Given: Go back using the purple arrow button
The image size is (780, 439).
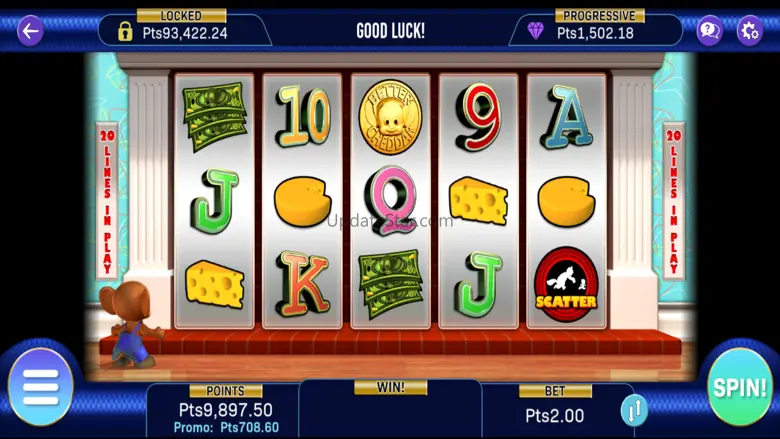Looking at the screenshot, I should point(31,30).
